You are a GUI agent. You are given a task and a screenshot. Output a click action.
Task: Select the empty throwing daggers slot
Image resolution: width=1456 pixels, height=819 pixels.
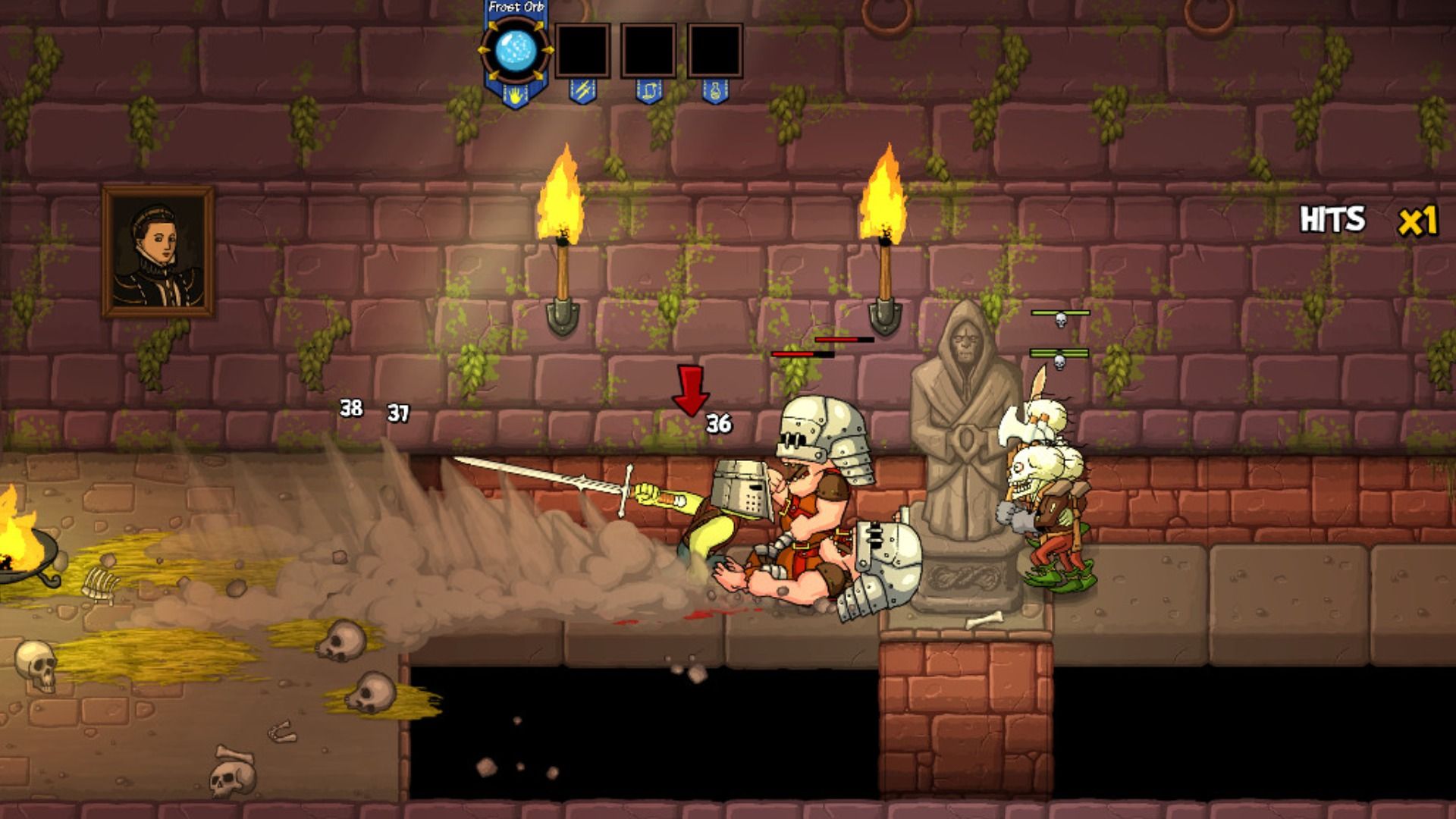pyautogui.click(x=582, y=51)
